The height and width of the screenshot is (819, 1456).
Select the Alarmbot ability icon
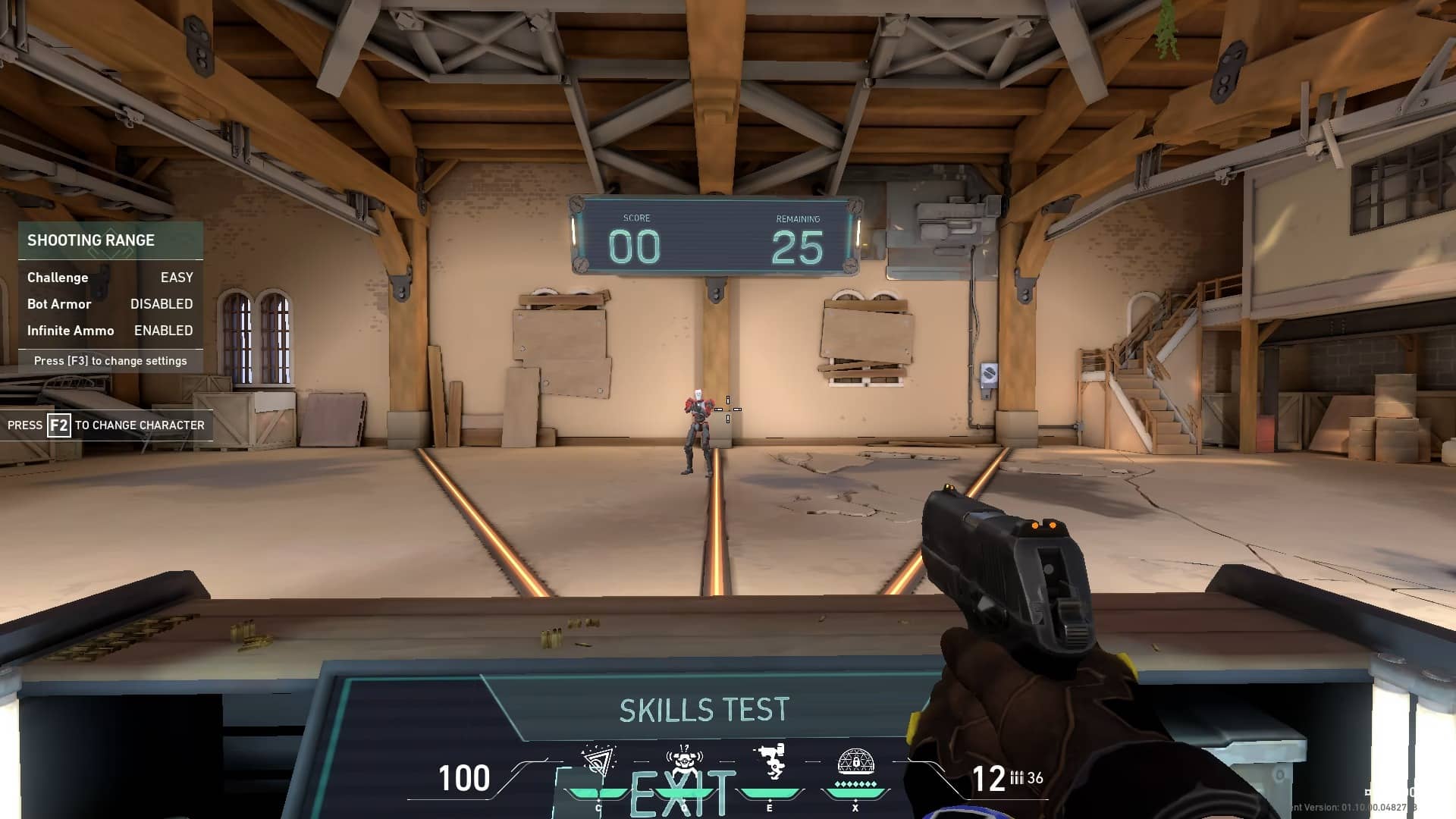684,762
